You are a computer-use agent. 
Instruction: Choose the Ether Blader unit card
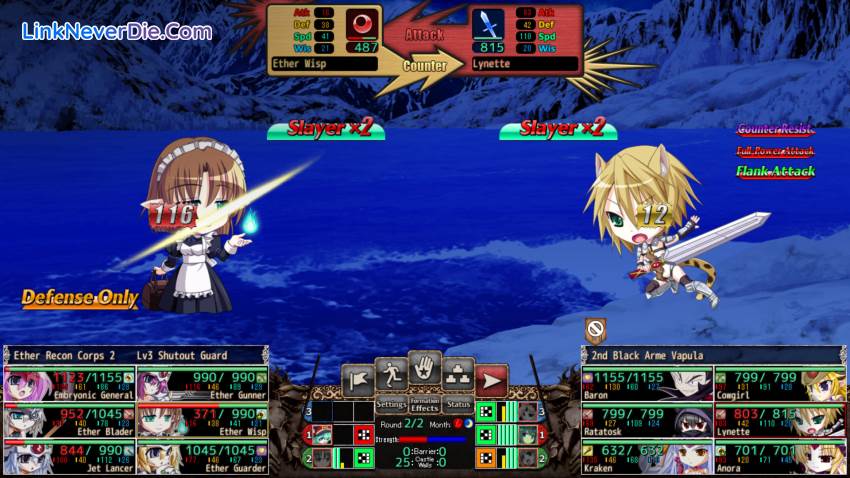[x=69, y=421]
